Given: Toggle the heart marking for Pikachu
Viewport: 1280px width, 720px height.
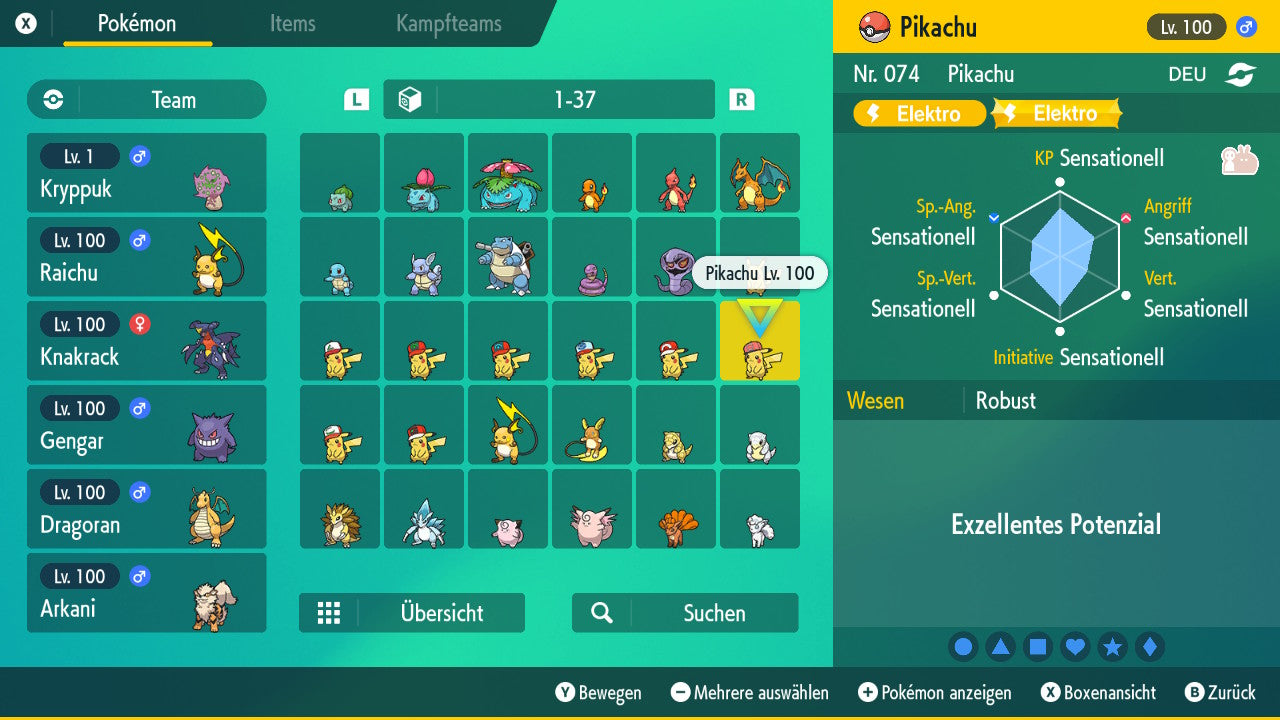Looking at the screenshot, I should [1075, 646].
